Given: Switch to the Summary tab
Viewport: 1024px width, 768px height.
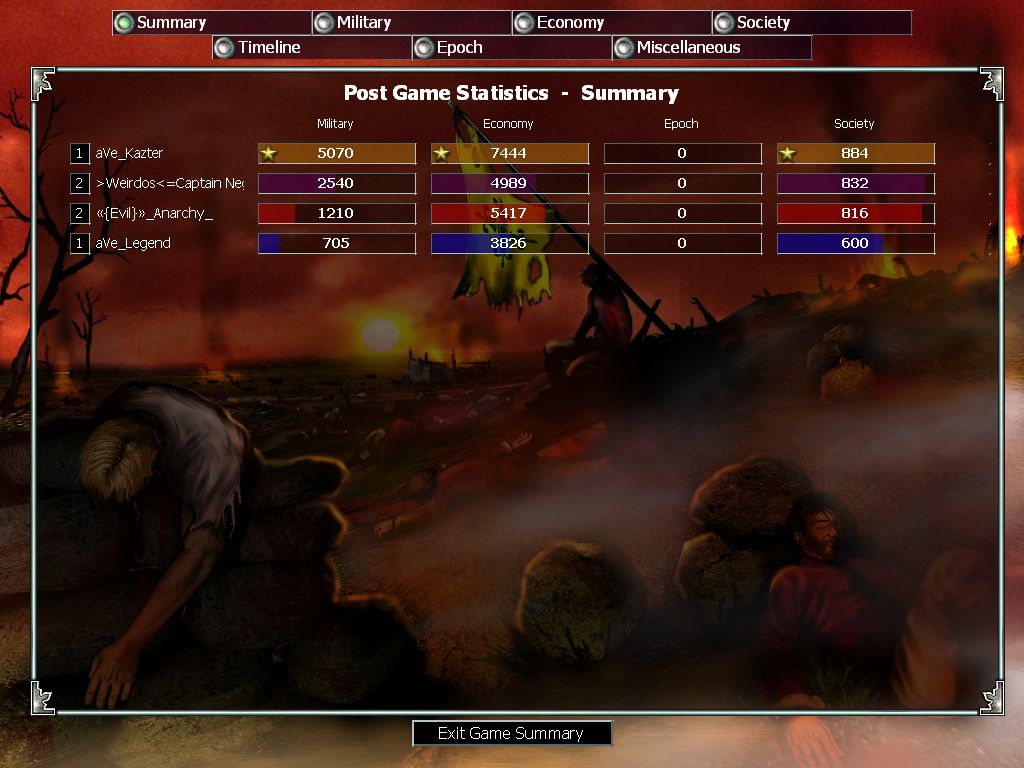Looking at the screenshot, I should click(211, 22).
